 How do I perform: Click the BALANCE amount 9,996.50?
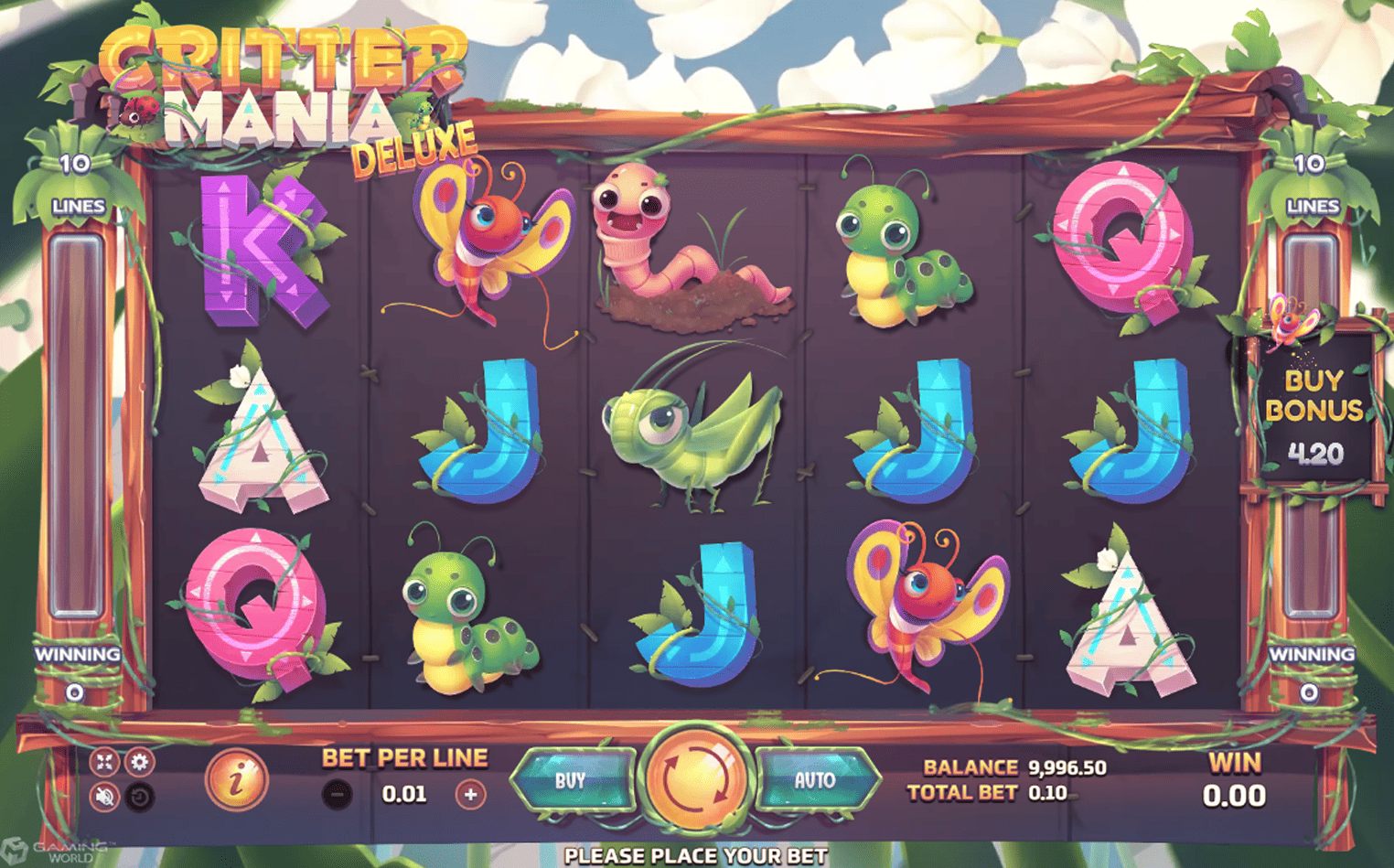click(1067, 768)
